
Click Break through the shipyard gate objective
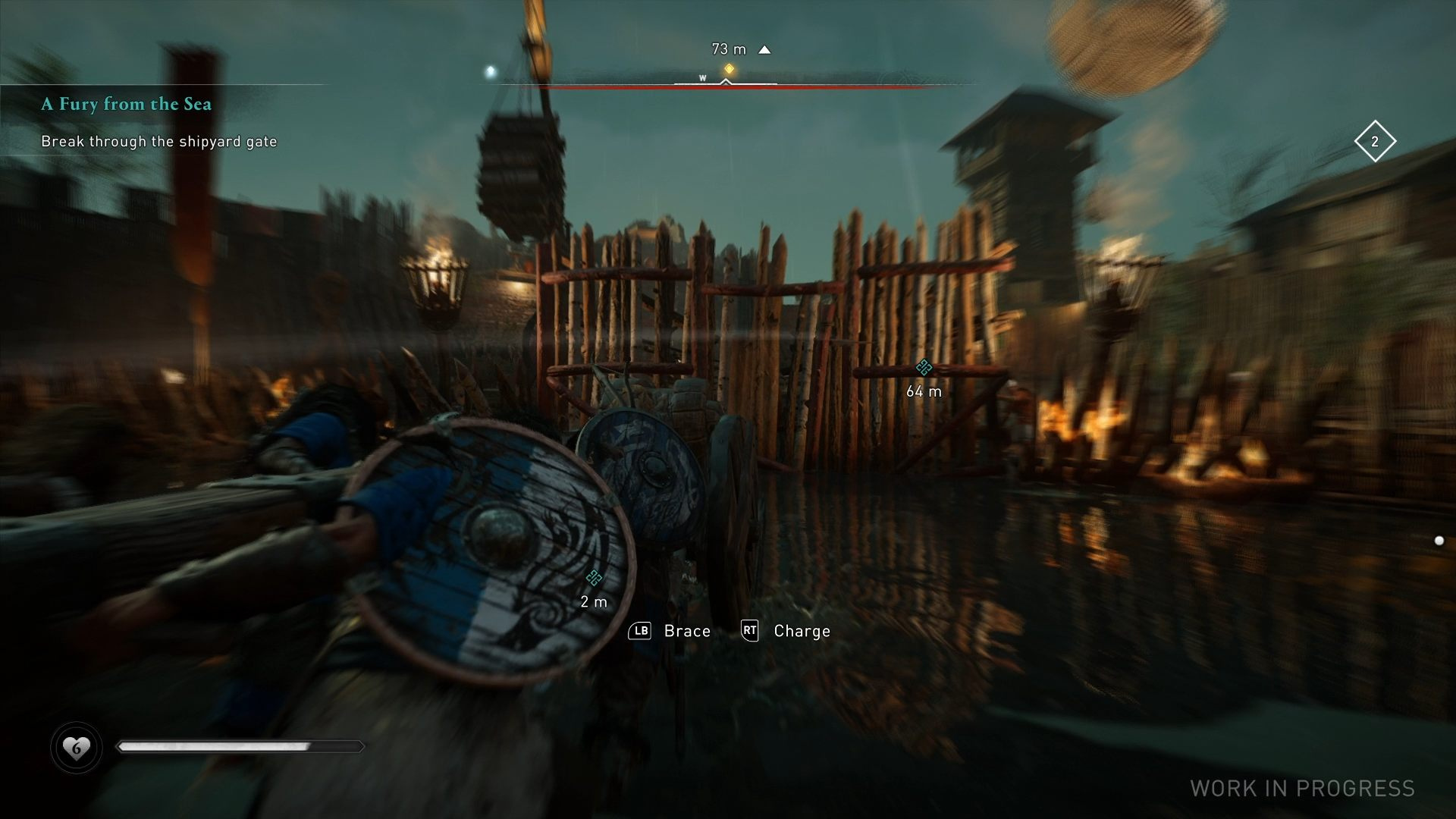[159, 141]
